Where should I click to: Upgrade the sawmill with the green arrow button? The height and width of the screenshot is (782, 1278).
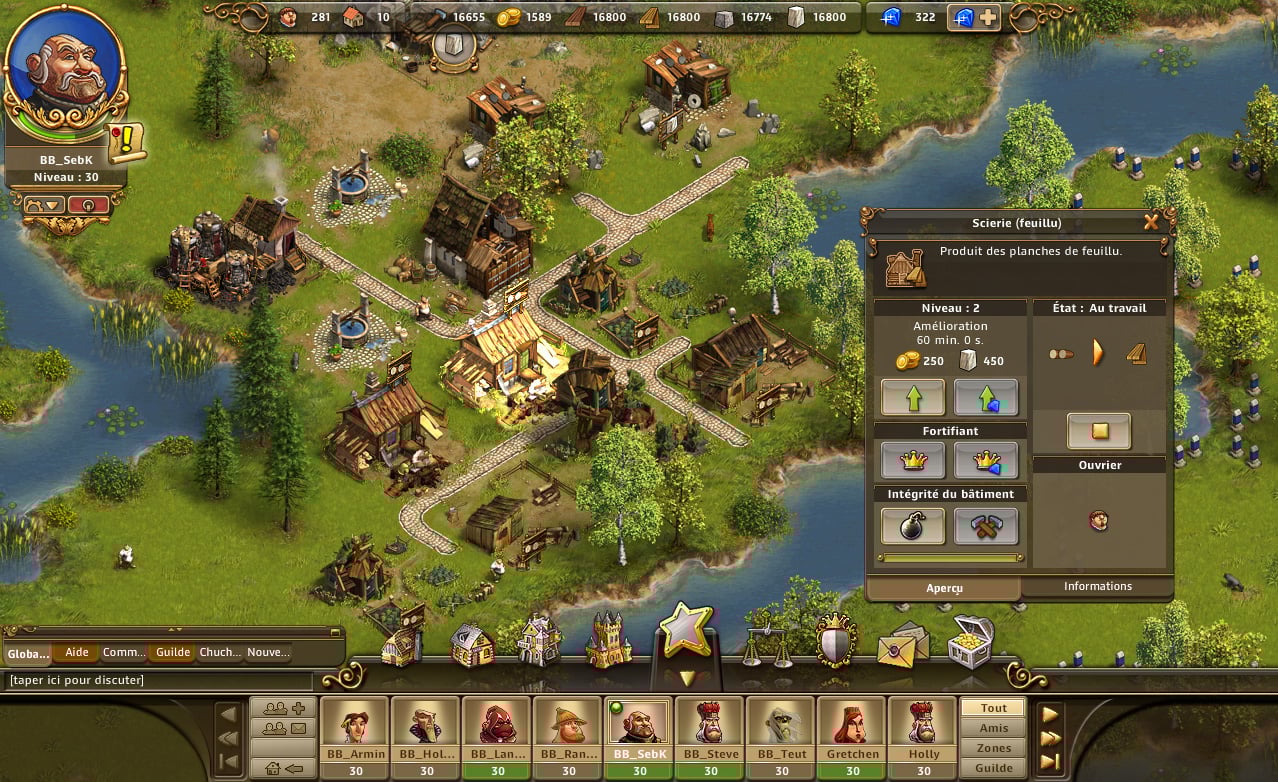(912, 397)
